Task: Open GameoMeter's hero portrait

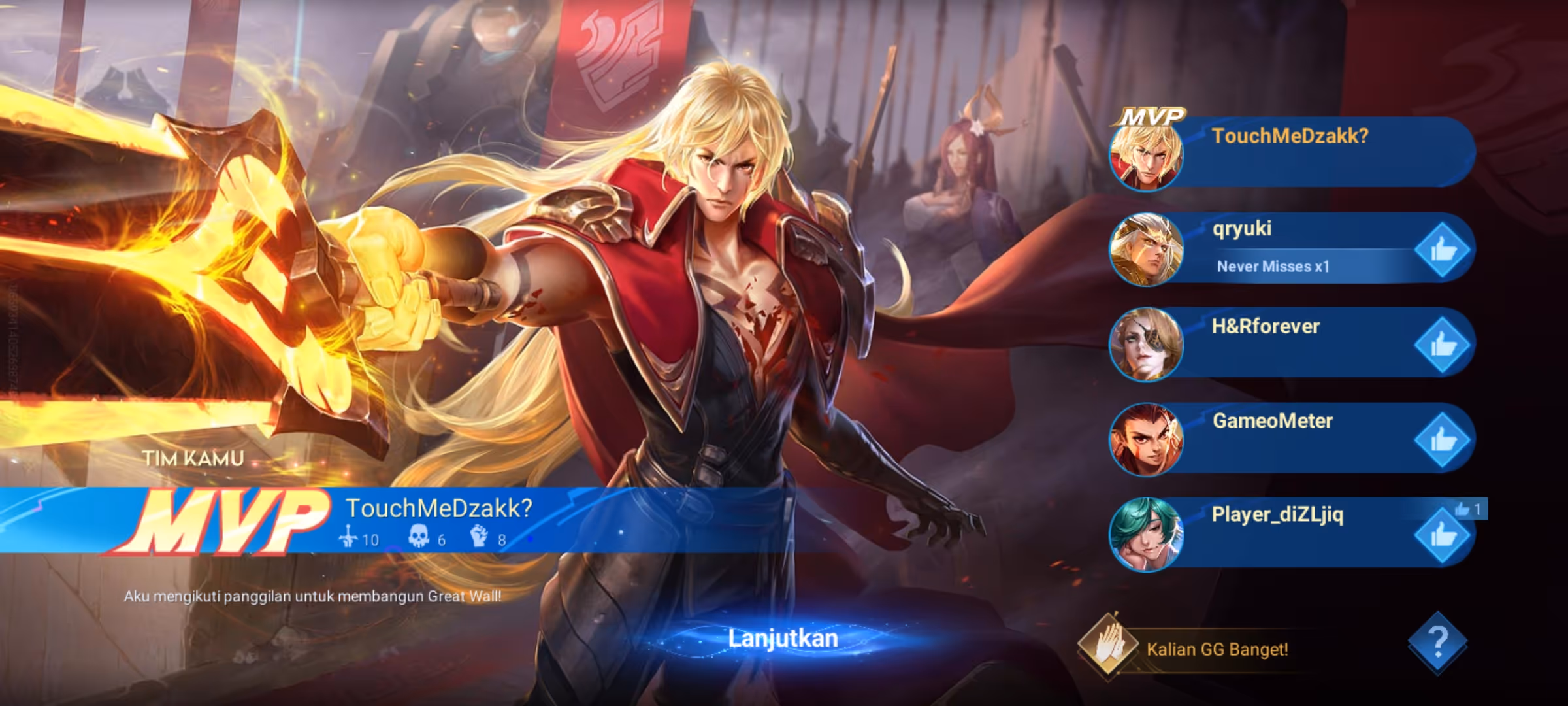Action: pyautogui.click(x=1147, y=439)
